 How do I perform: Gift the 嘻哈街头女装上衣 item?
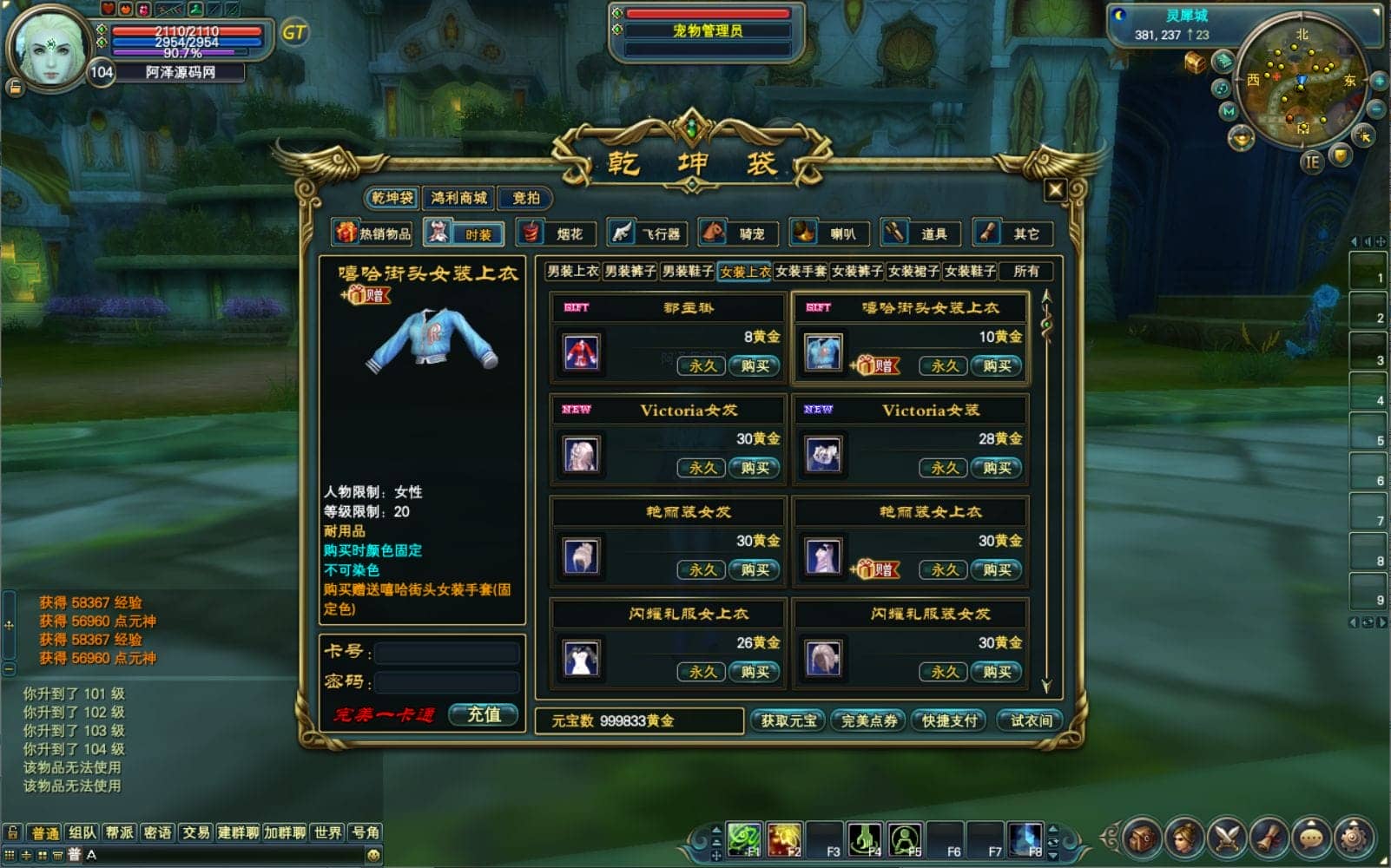tap(876, 365)
